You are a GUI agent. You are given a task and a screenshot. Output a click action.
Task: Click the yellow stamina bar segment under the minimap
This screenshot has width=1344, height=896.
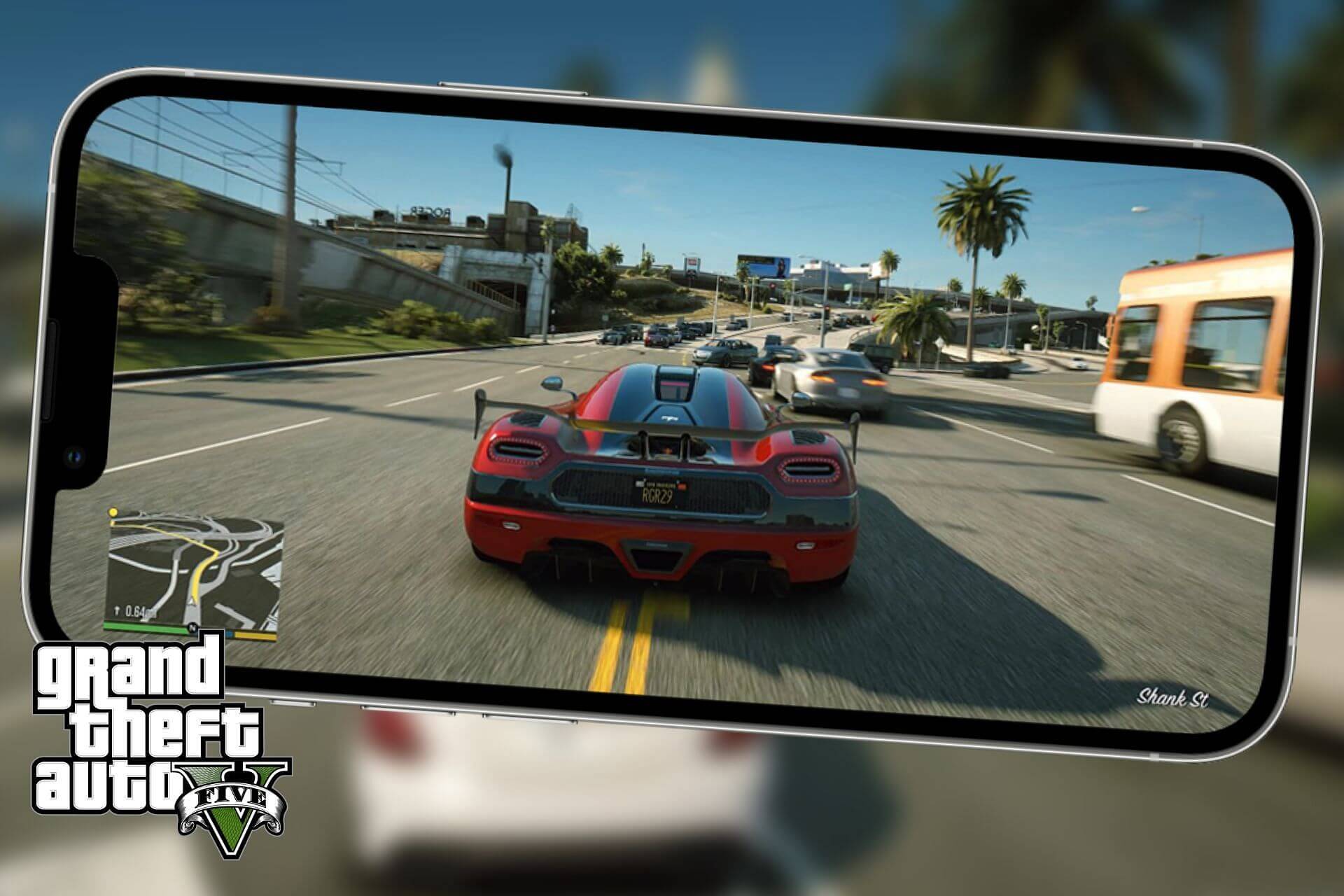click(255, 636)
